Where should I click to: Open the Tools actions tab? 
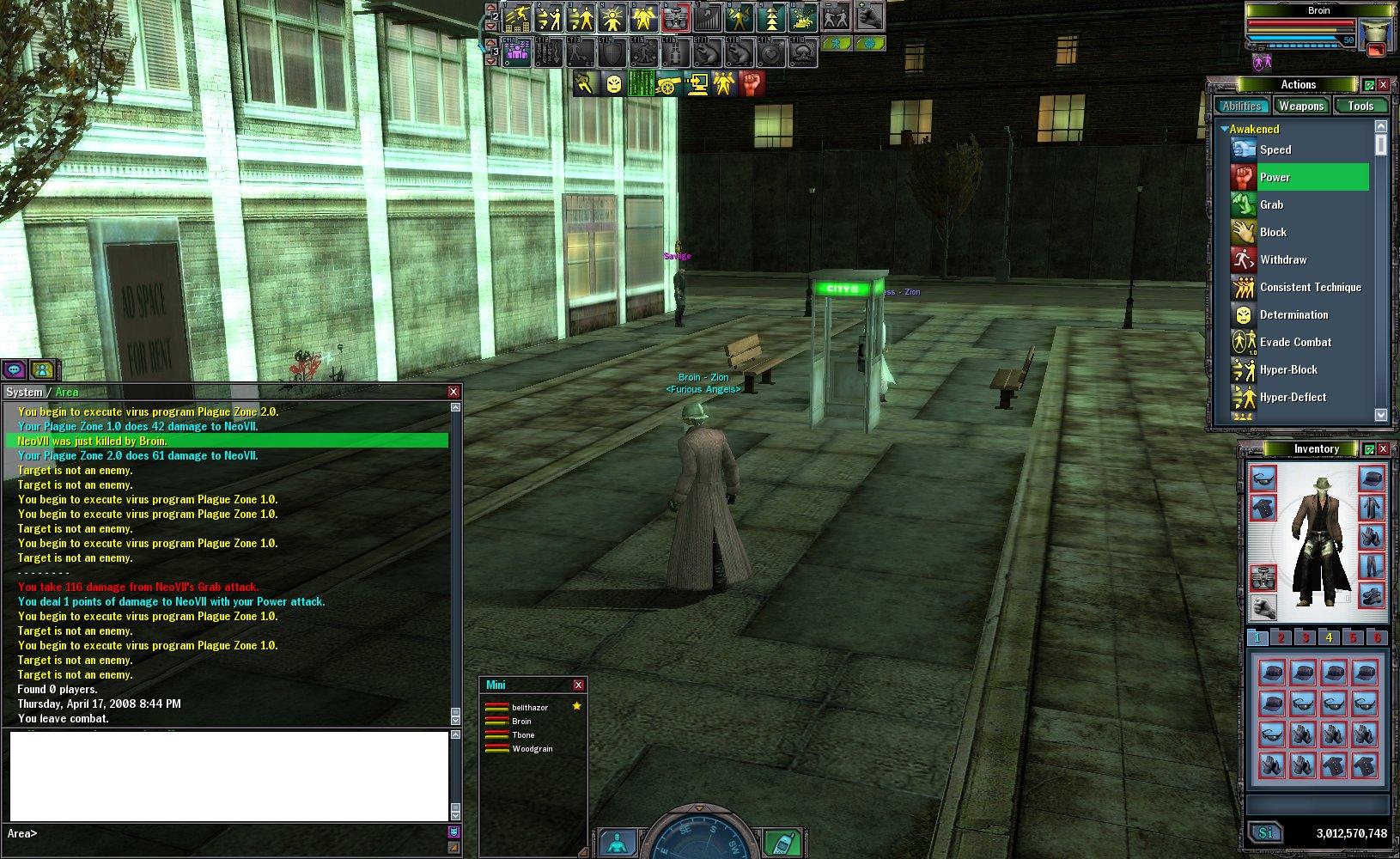pos(1360,106)
